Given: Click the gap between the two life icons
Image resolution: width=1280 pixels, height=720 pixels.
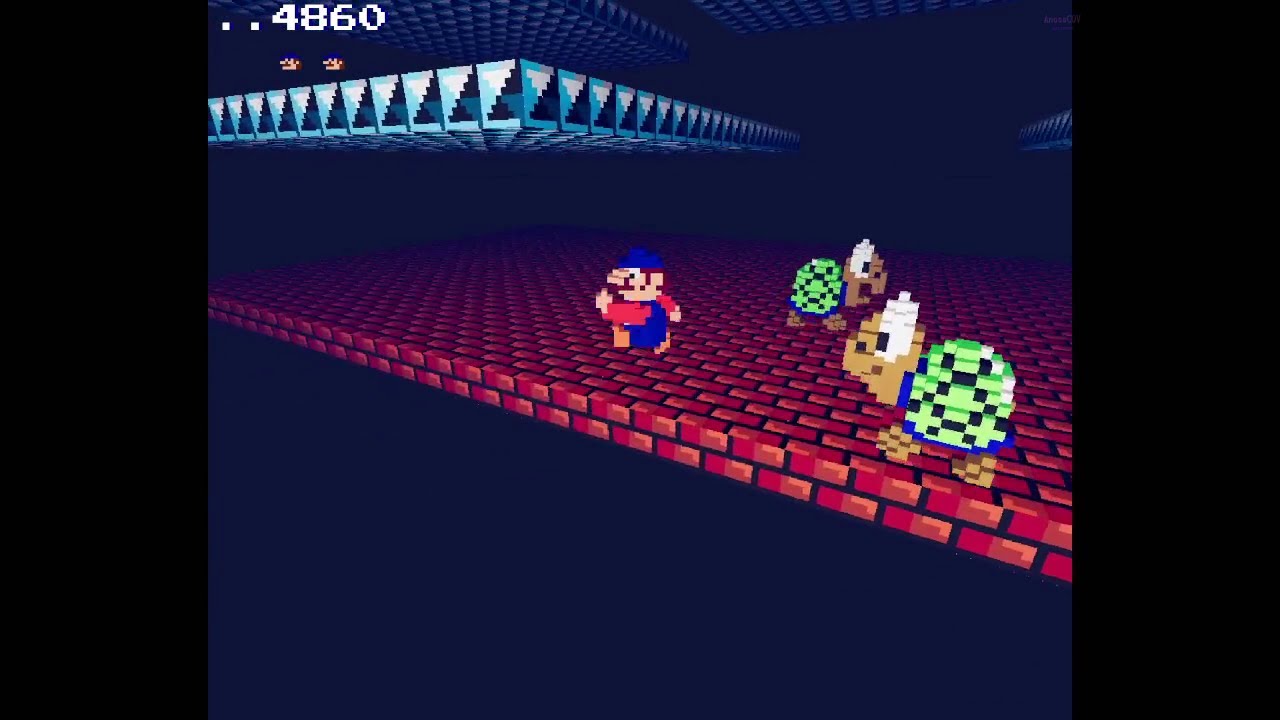Looking at the screenshot, I should coord(310,61).
